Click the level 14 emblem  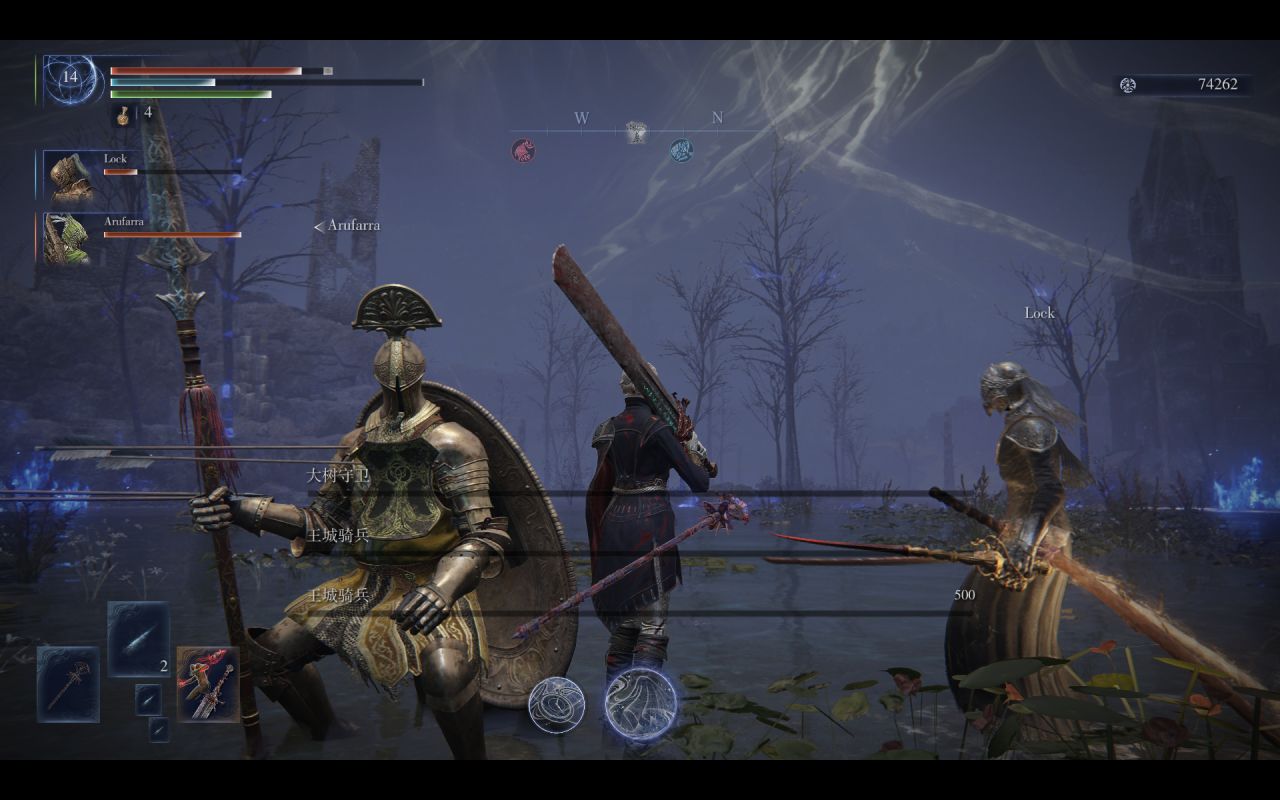(71, 78)
